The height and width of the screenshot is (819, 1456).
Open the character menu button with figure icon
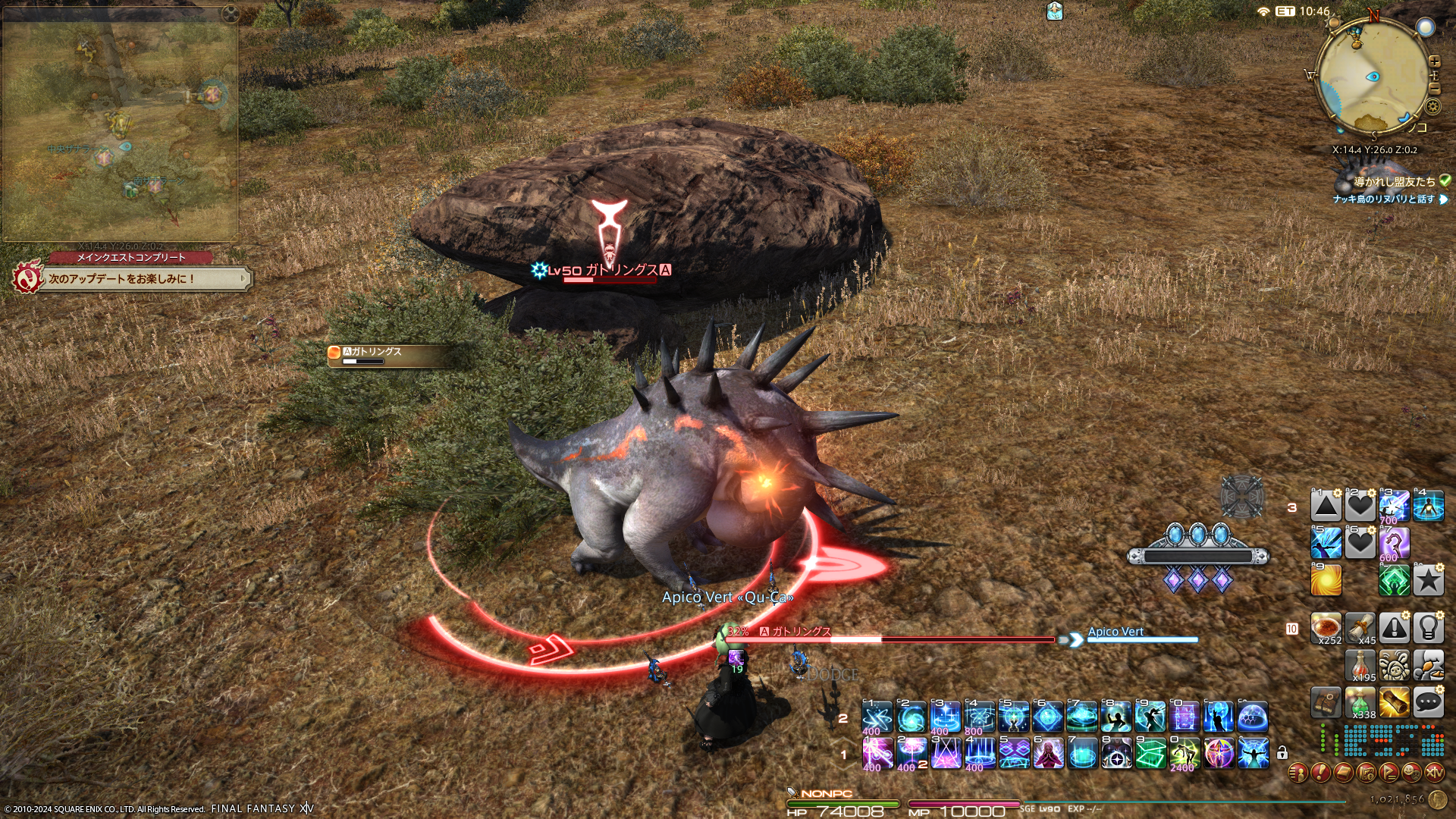coord(1298,773)
